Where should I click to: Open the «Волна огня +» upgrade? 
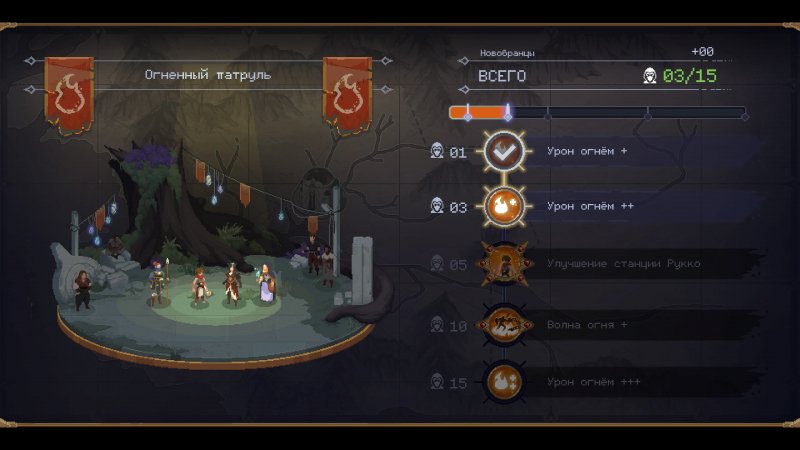(588, 325)
